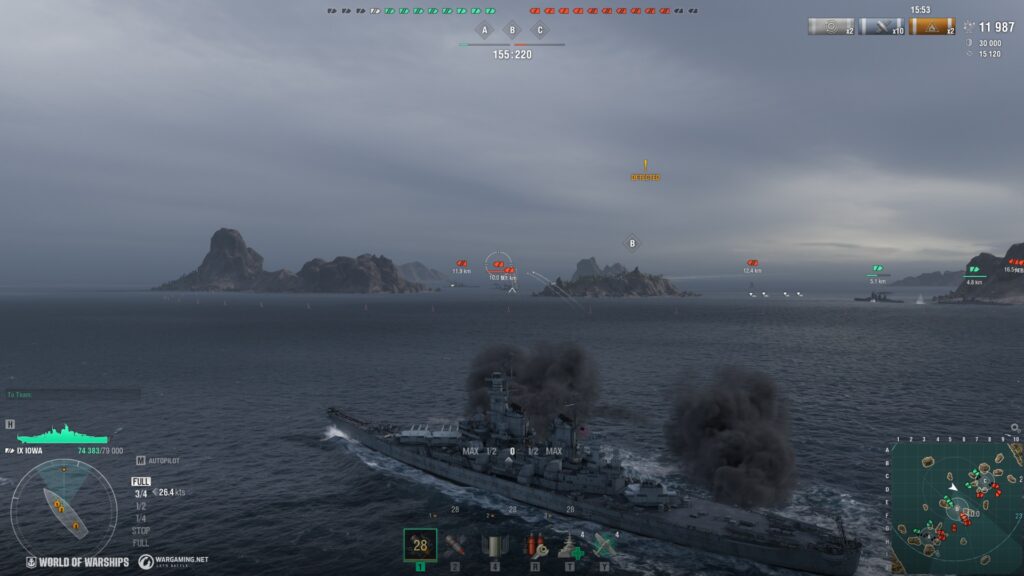Click the x10 shell hit ribbon
The height and width of the screenshot is (576, 1024).
(x=882, y=27)
